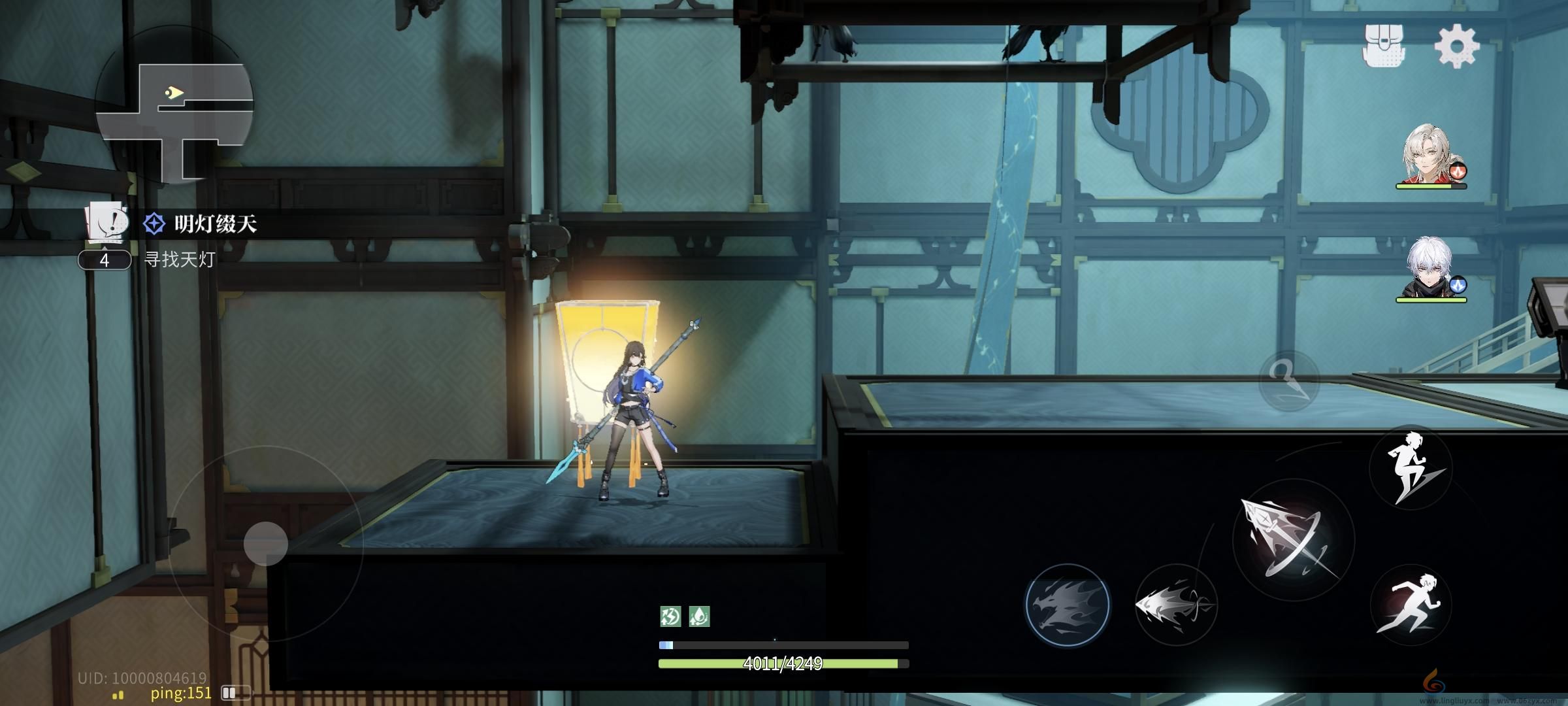Tap the virtual joystick thumb
This screenshot has width=1568, height=706.
266,543
